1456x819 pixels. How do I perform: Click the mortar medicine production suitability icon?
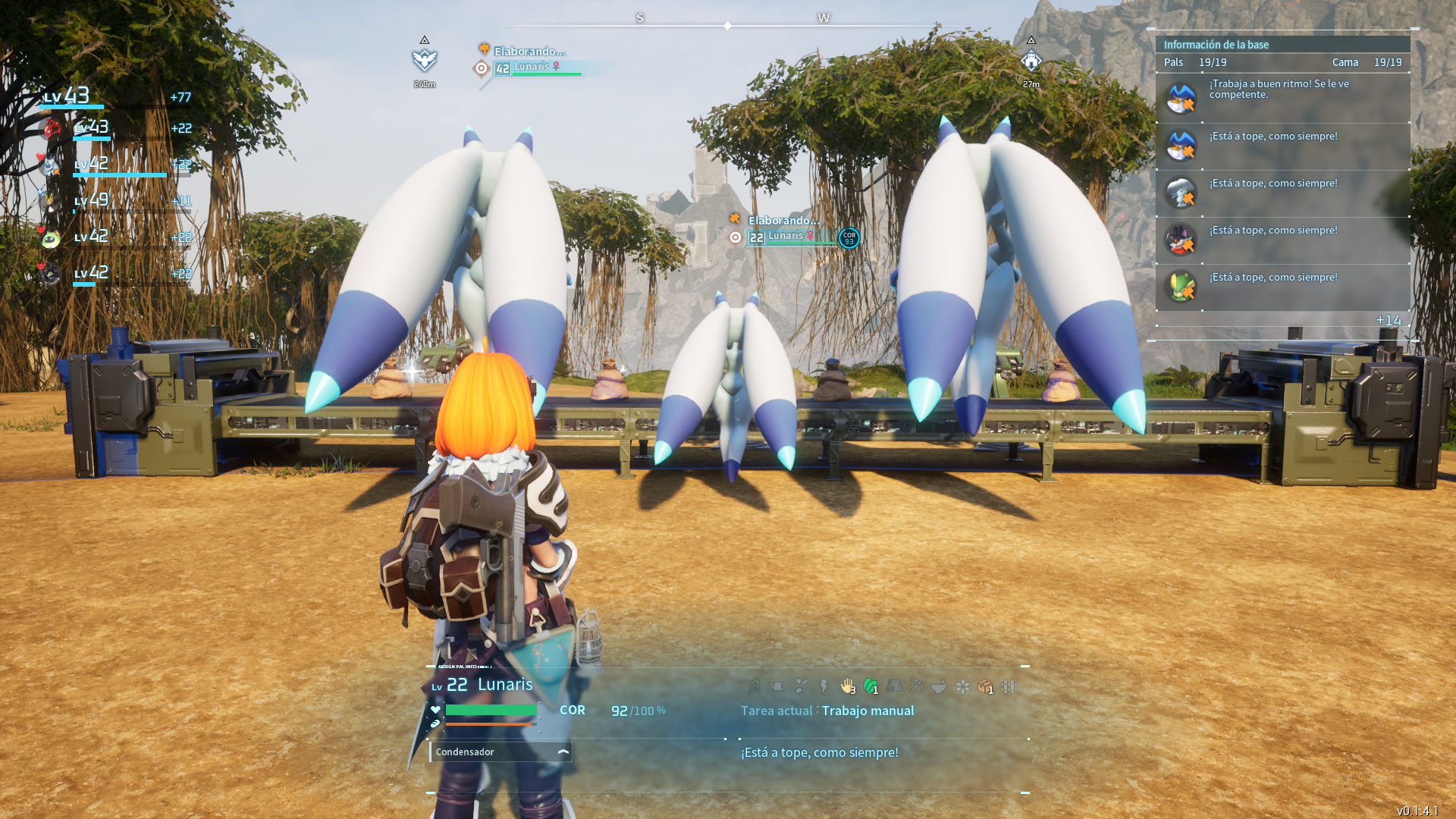pos(939,686)
